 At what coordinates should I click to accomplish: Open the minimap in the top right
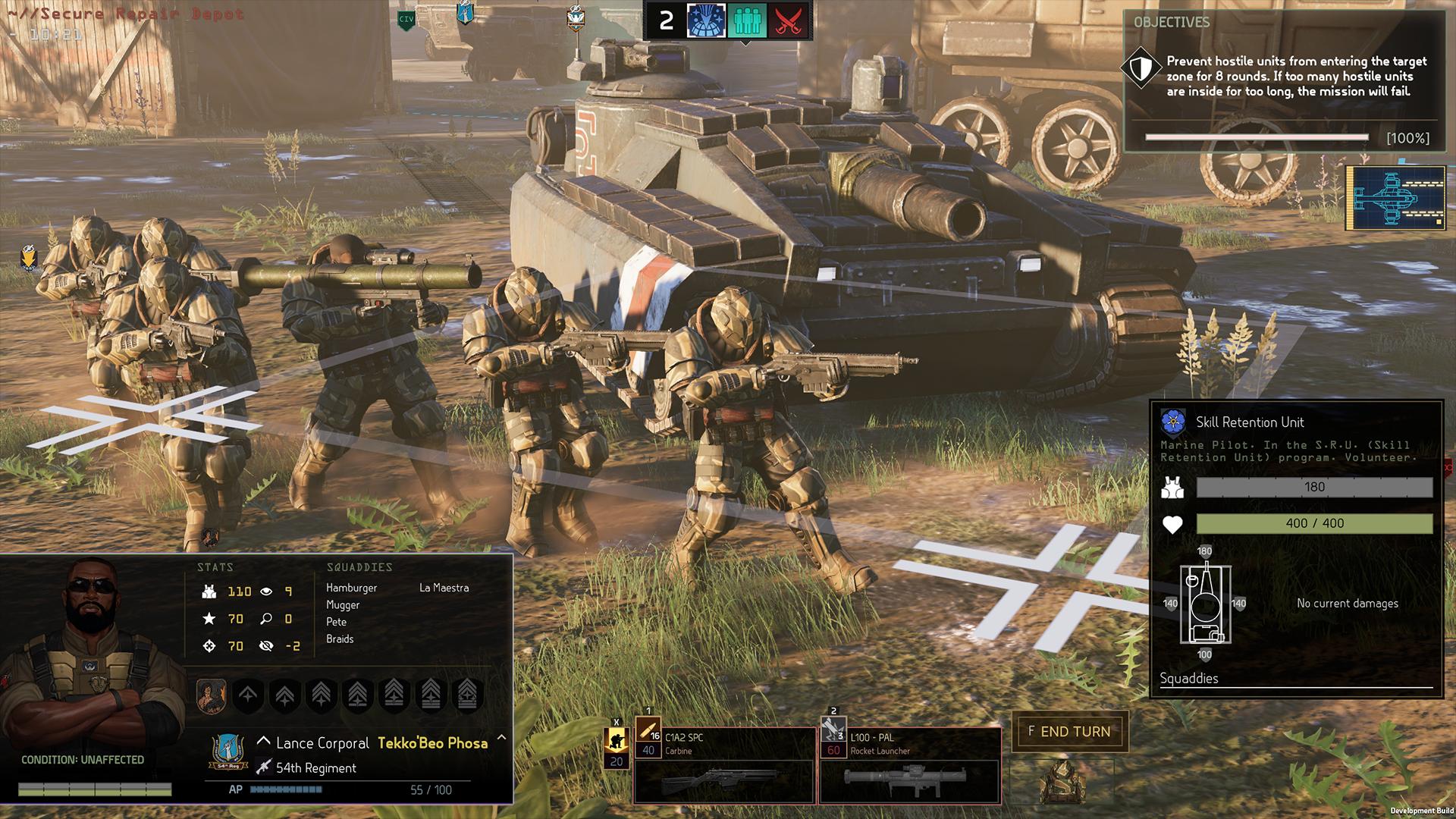(x=1395, y=199)
